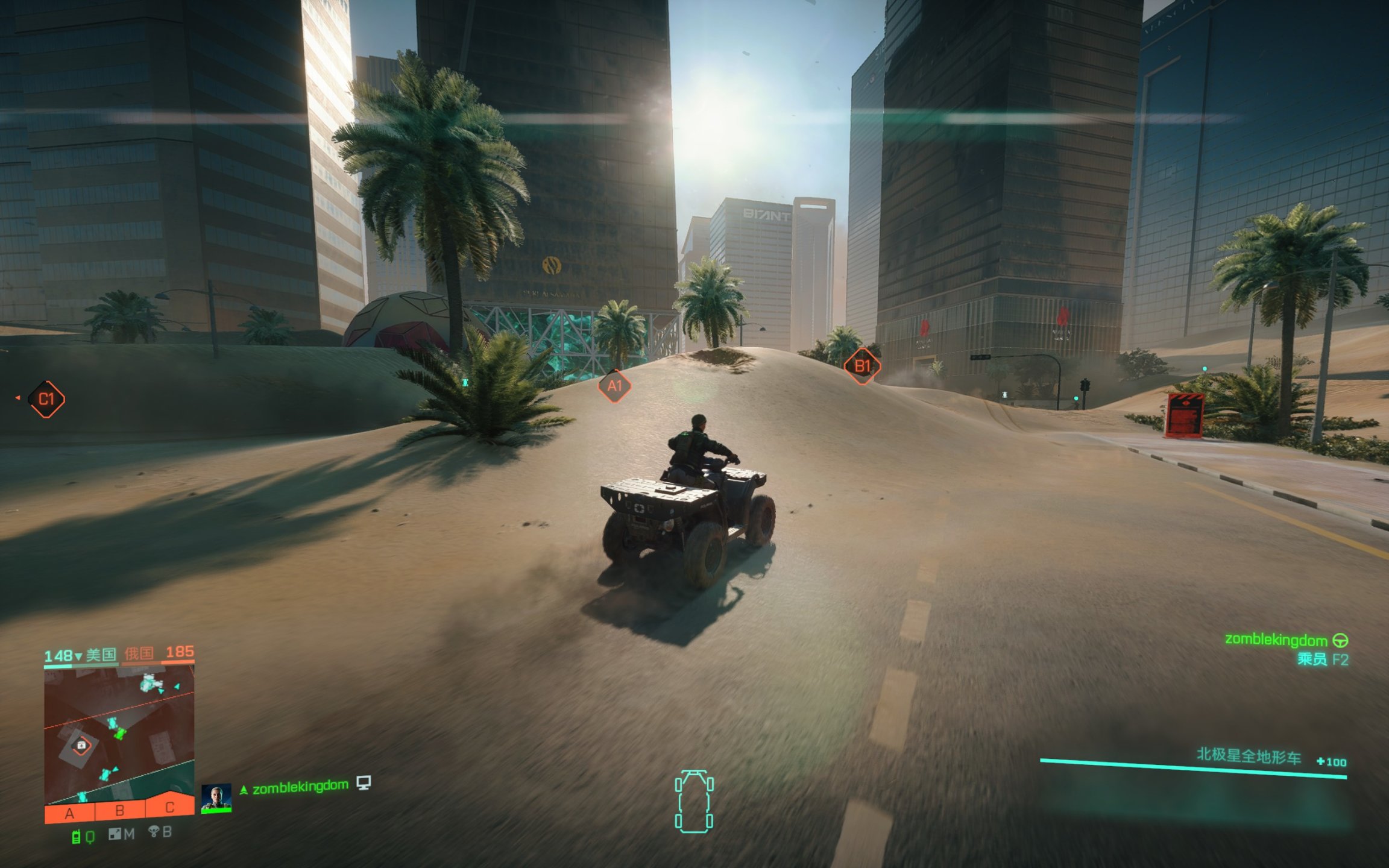Click the B1 objective marker

(x=862, y=366)
